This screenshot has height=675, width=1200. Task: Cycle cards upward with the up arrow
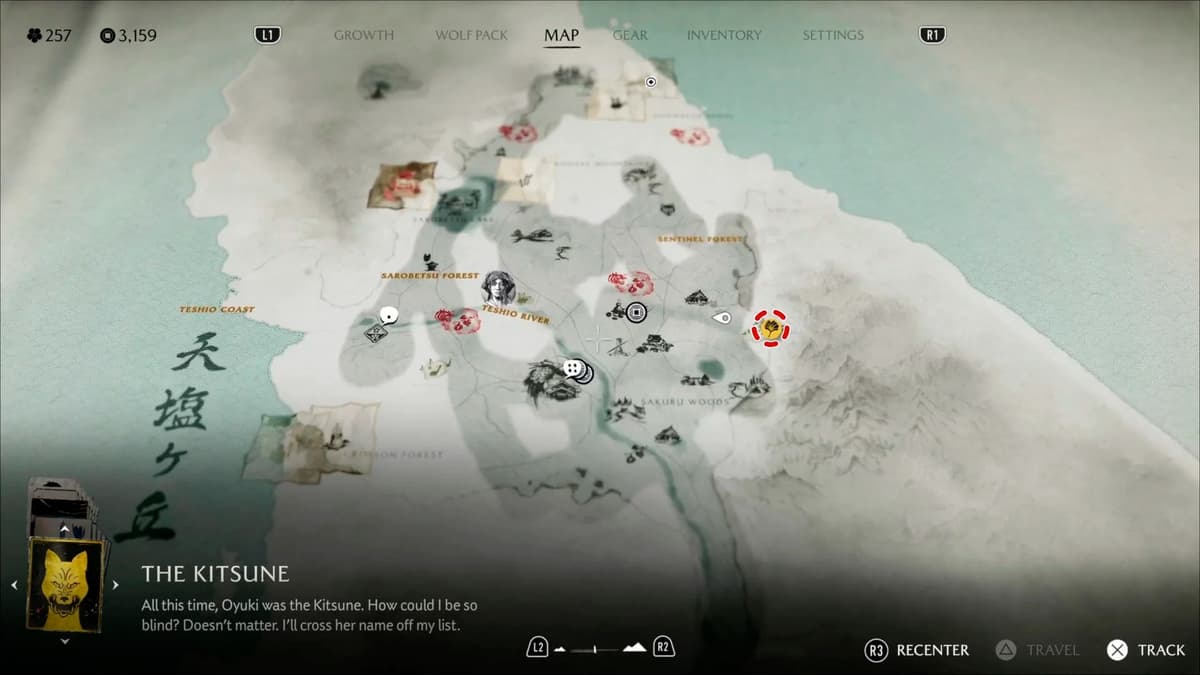pyautogui.click(x=65, y=529)
